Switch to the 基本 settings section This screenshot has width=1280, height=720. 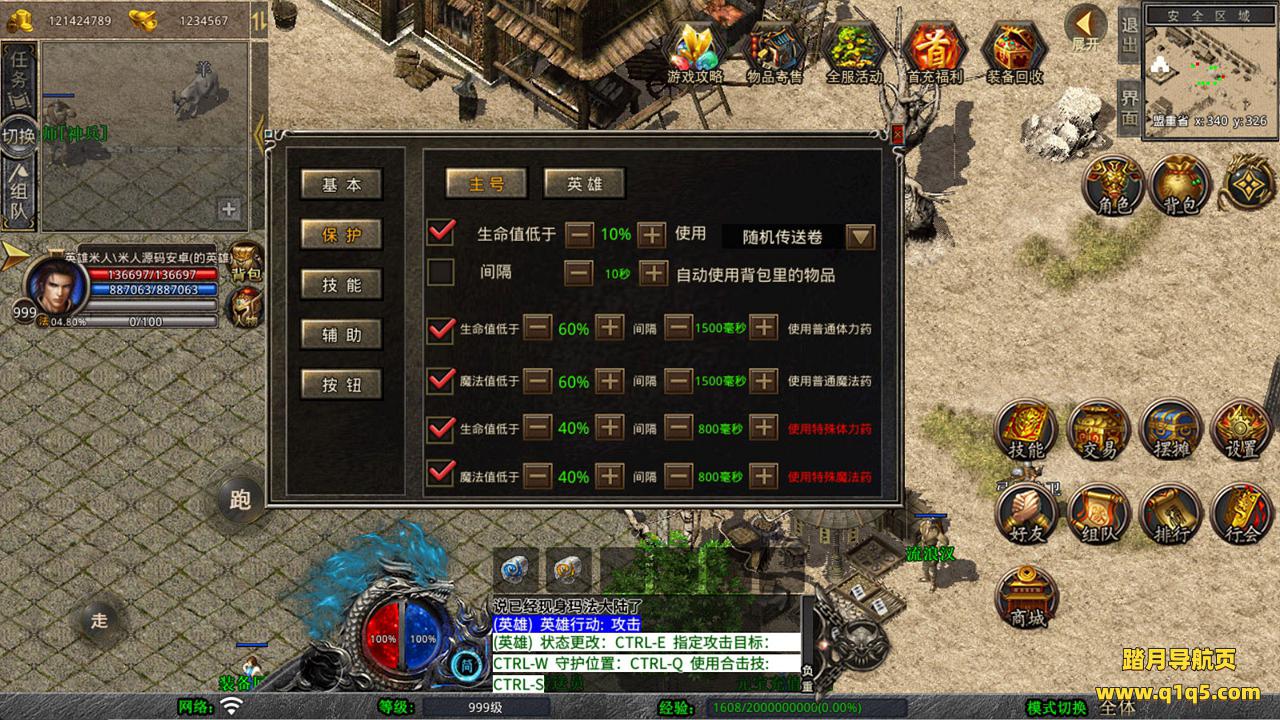click(341, 185)
